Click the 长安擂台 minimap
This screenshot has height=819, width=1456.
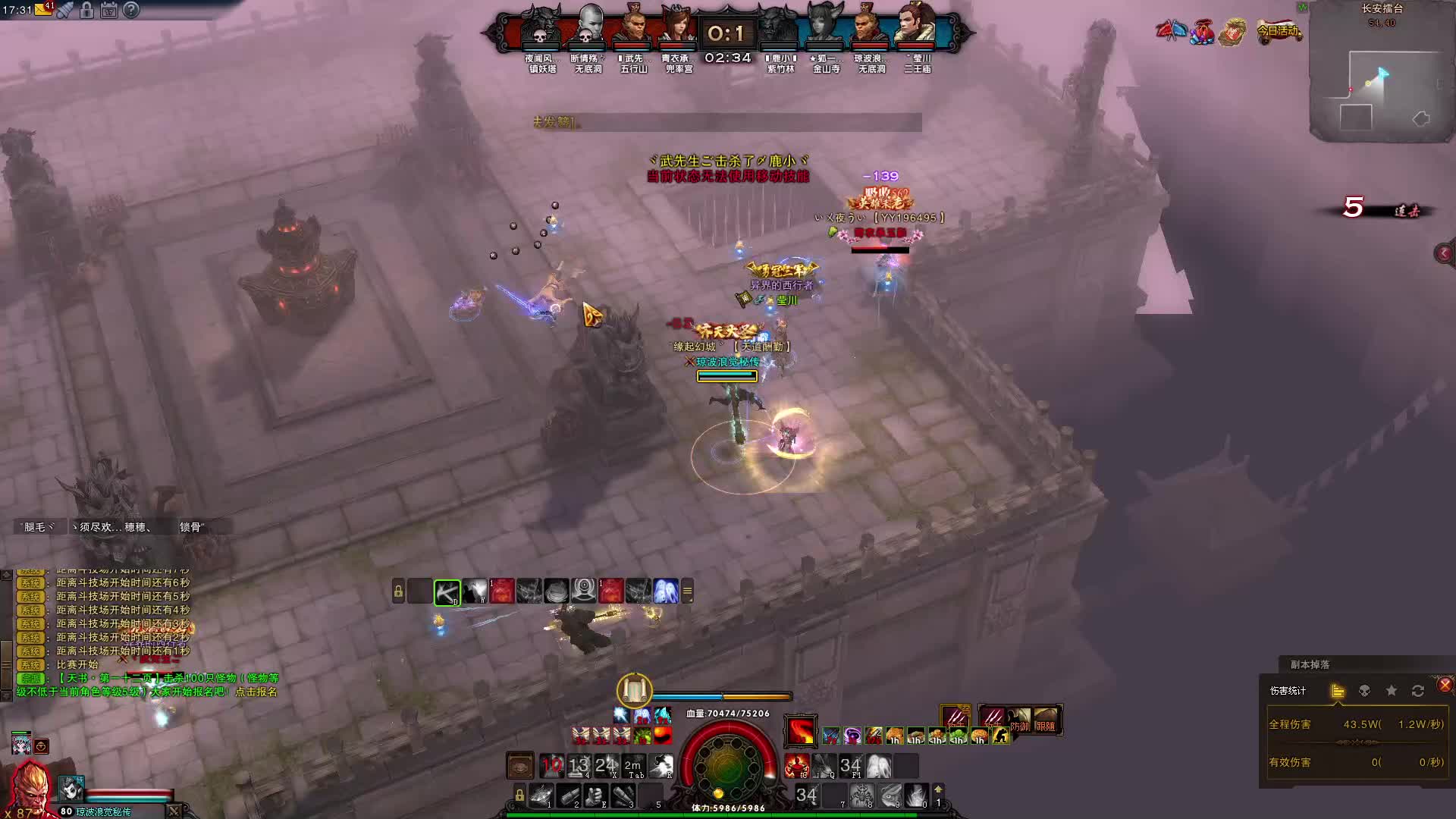[x=1382, y=83]
